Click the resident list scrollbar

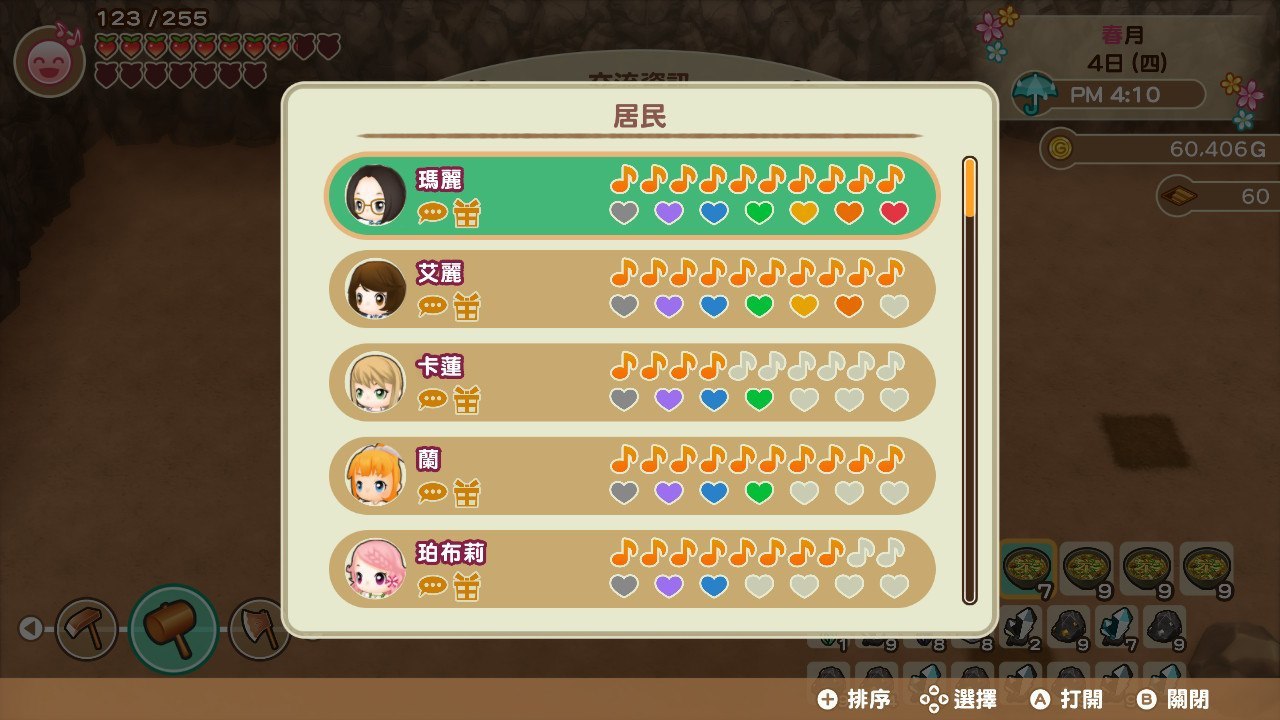click(x=969, y=380)
